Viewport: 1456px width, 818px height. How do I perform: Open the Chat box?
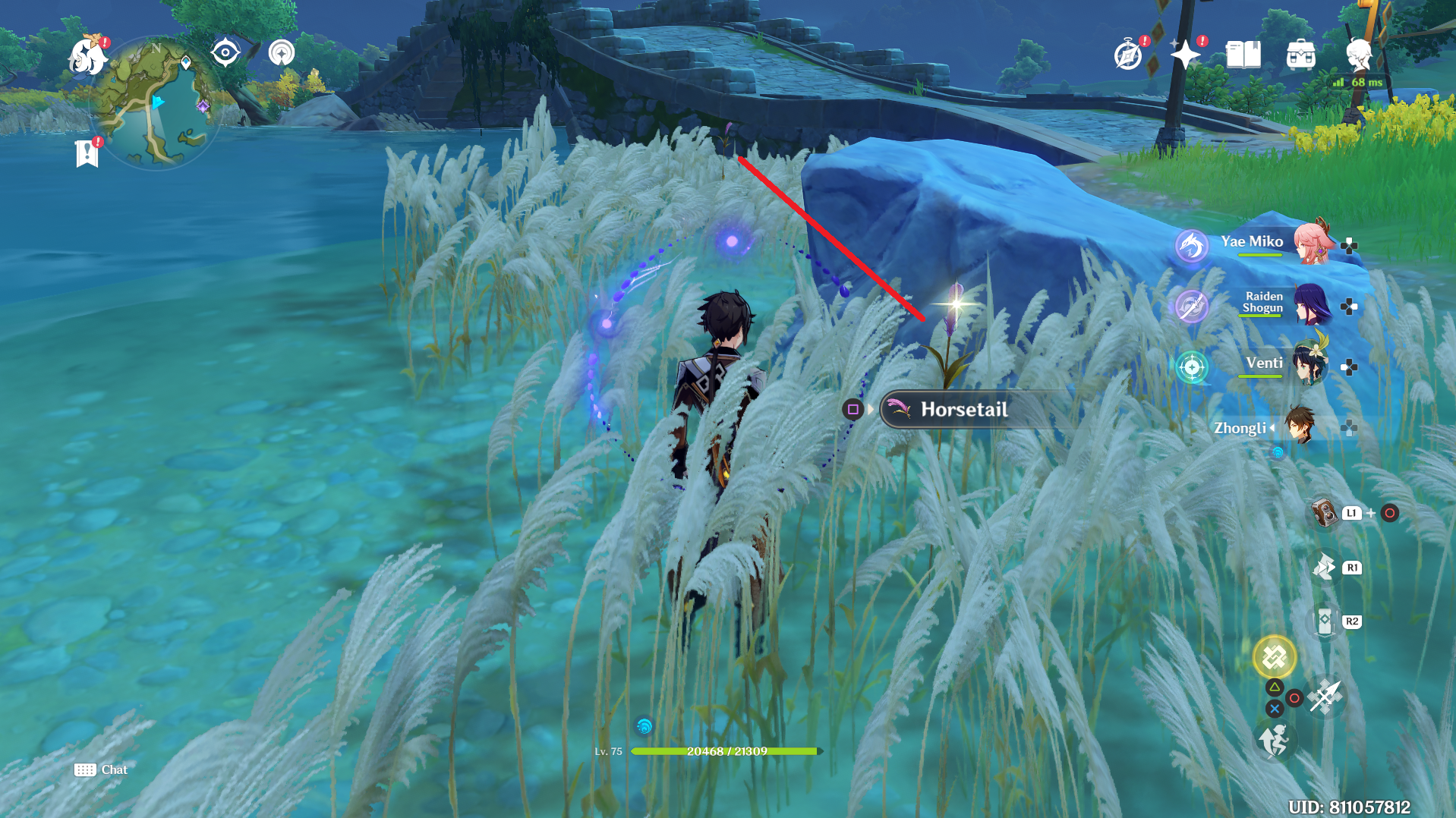tap(101, 769)
